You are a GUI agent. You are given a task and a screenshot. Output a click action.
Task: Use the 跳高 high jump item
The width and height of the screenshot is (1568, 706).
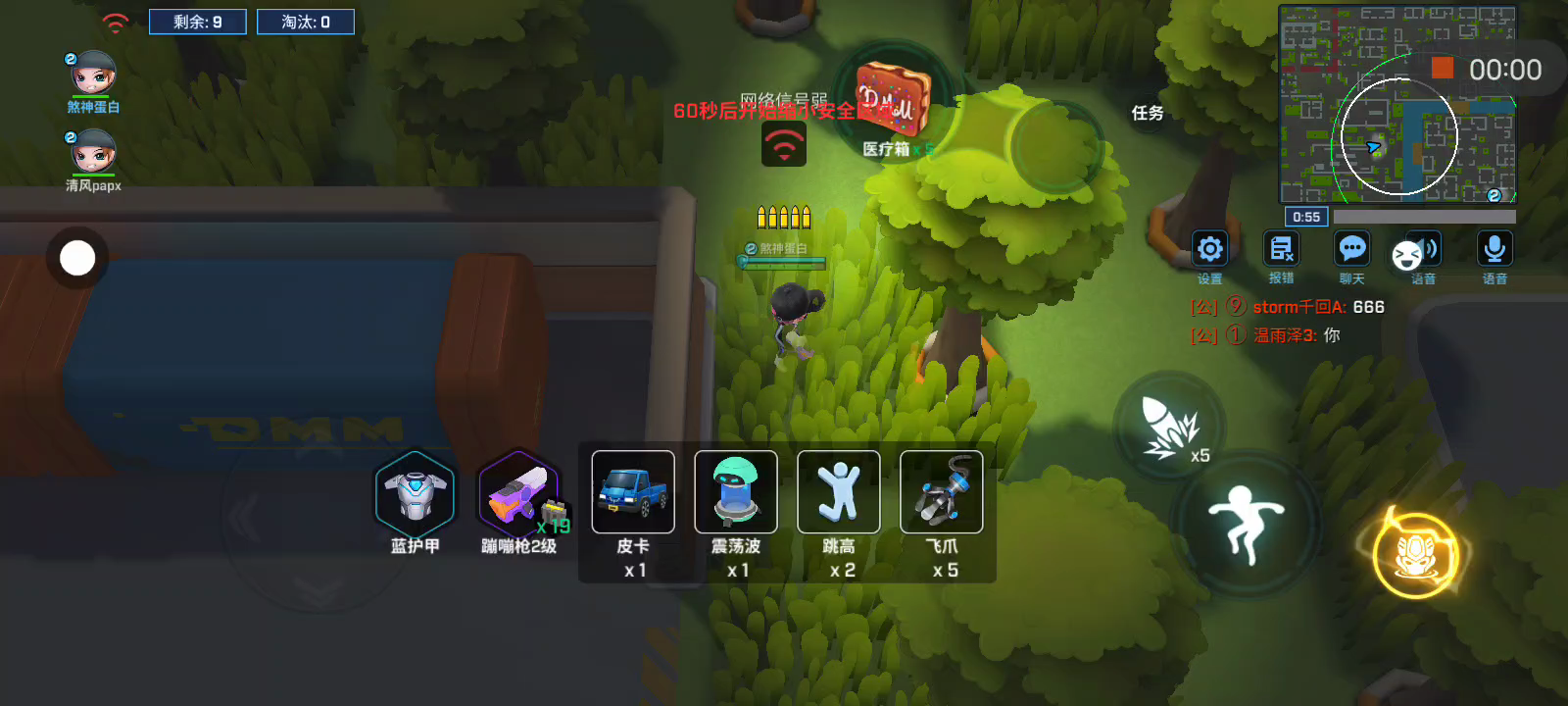839,492
